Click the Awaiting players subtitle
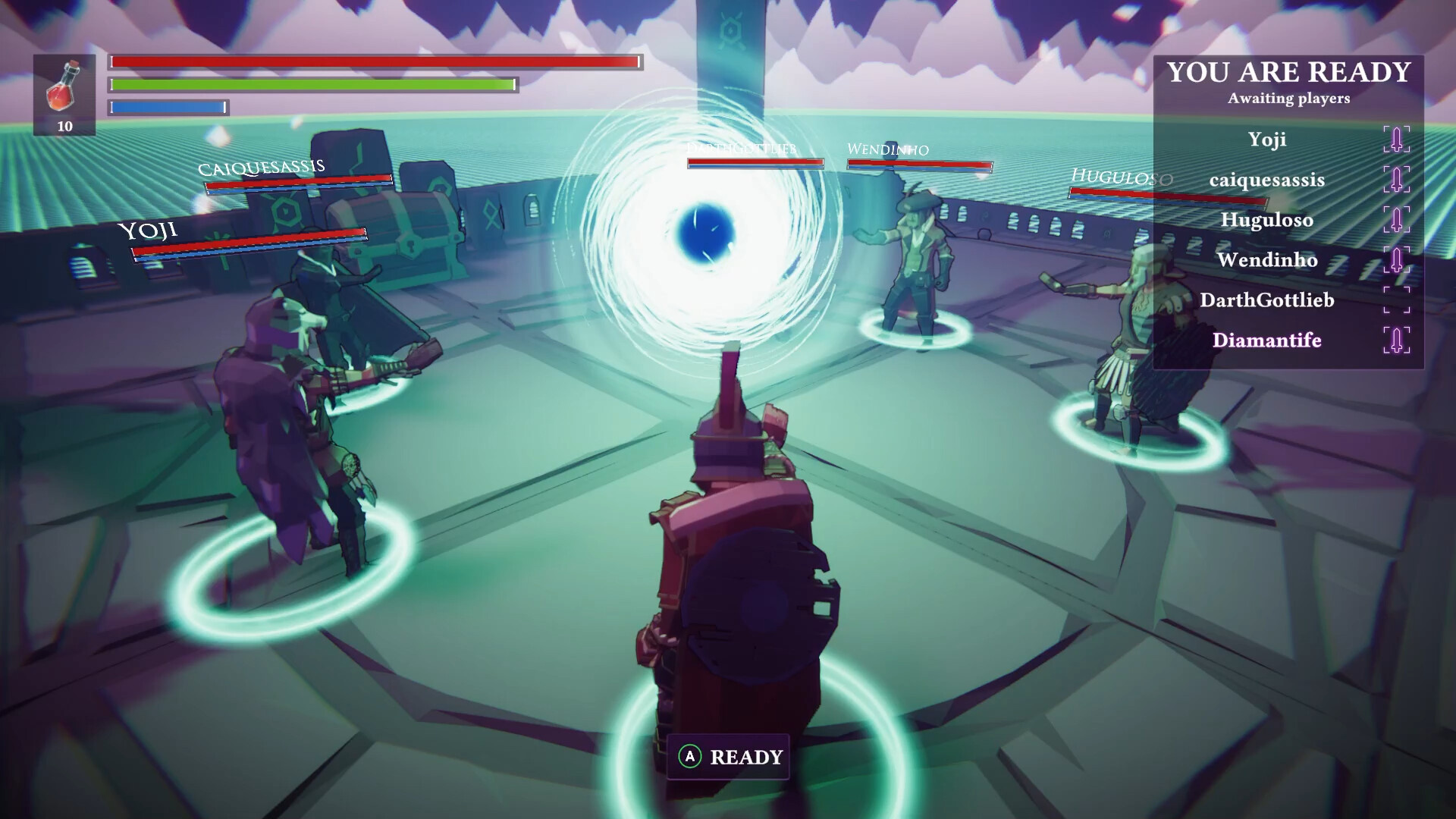Image resolution: width=1456 pixels, height=819 pixels. coord(1289,98)
